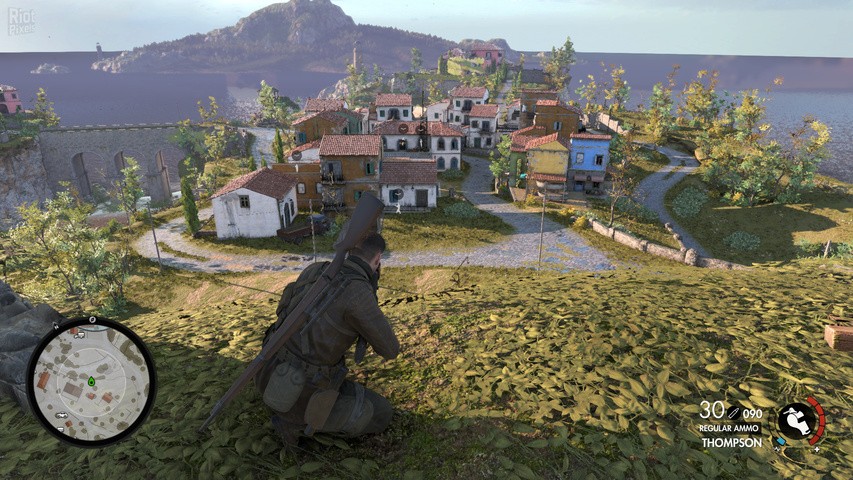Open the circular minimap
Screen dimensions: 853x480
(90, 381)
